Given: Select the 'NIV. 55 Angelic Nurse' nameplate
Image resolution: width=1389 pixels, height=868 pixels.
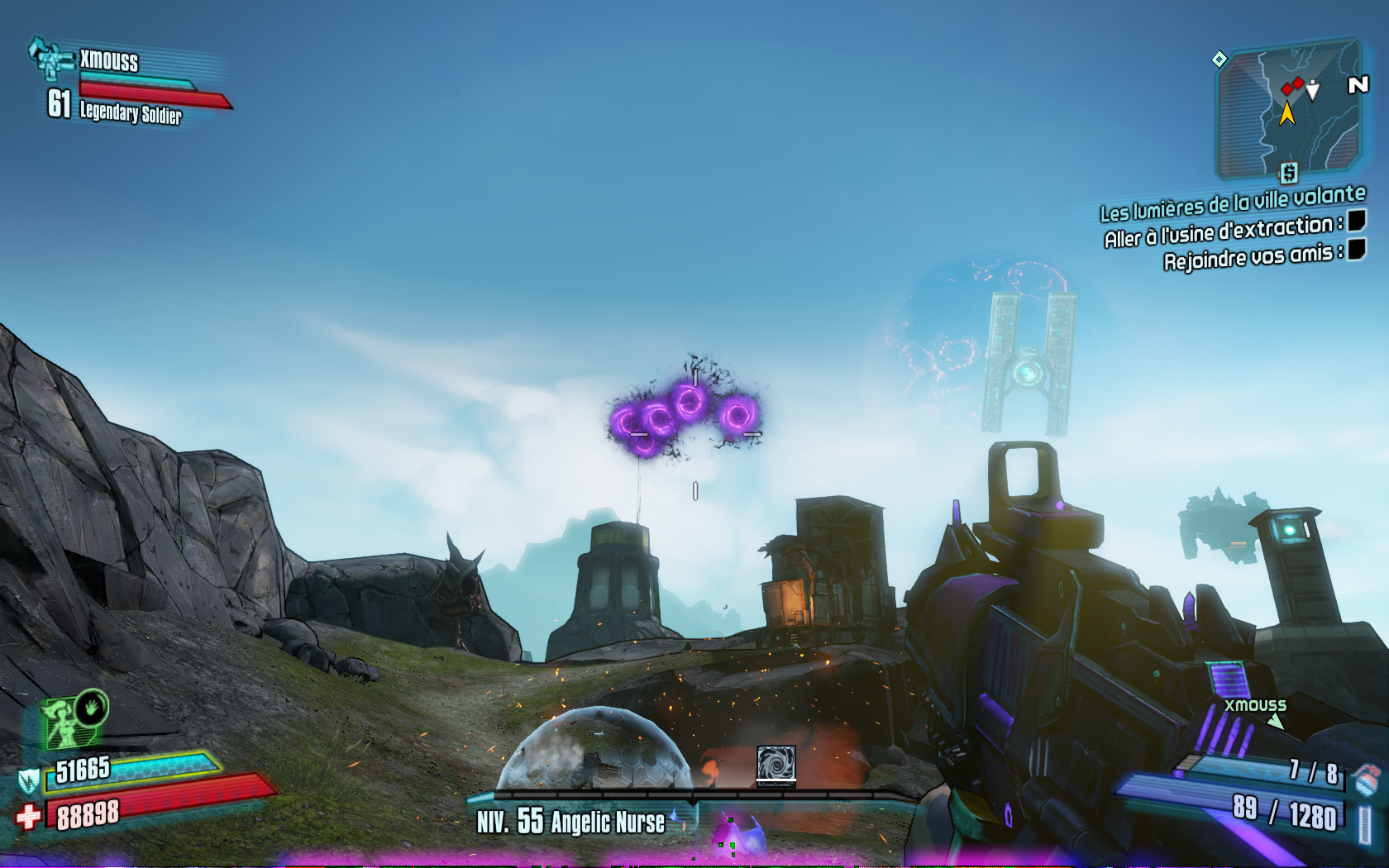Looking at the screenshot, I should (x=570, y=823).
